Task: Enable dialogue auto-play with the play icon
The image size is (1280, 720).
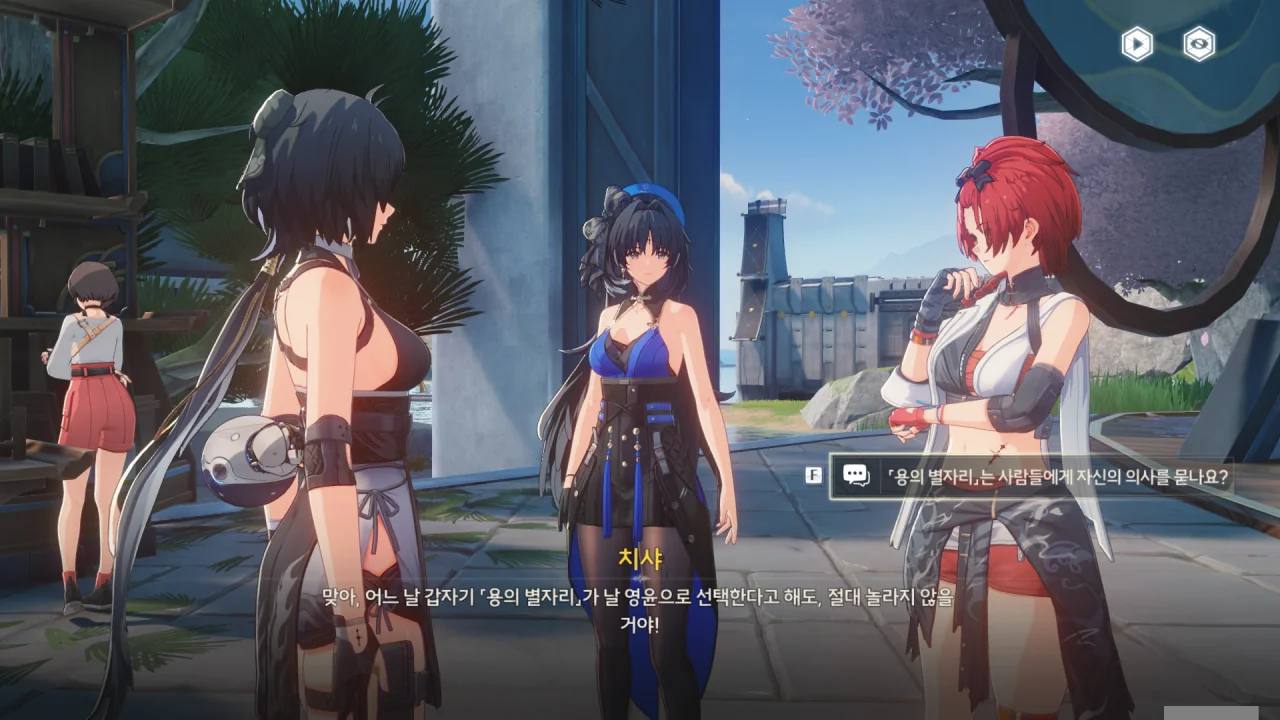Action: 1136,44
